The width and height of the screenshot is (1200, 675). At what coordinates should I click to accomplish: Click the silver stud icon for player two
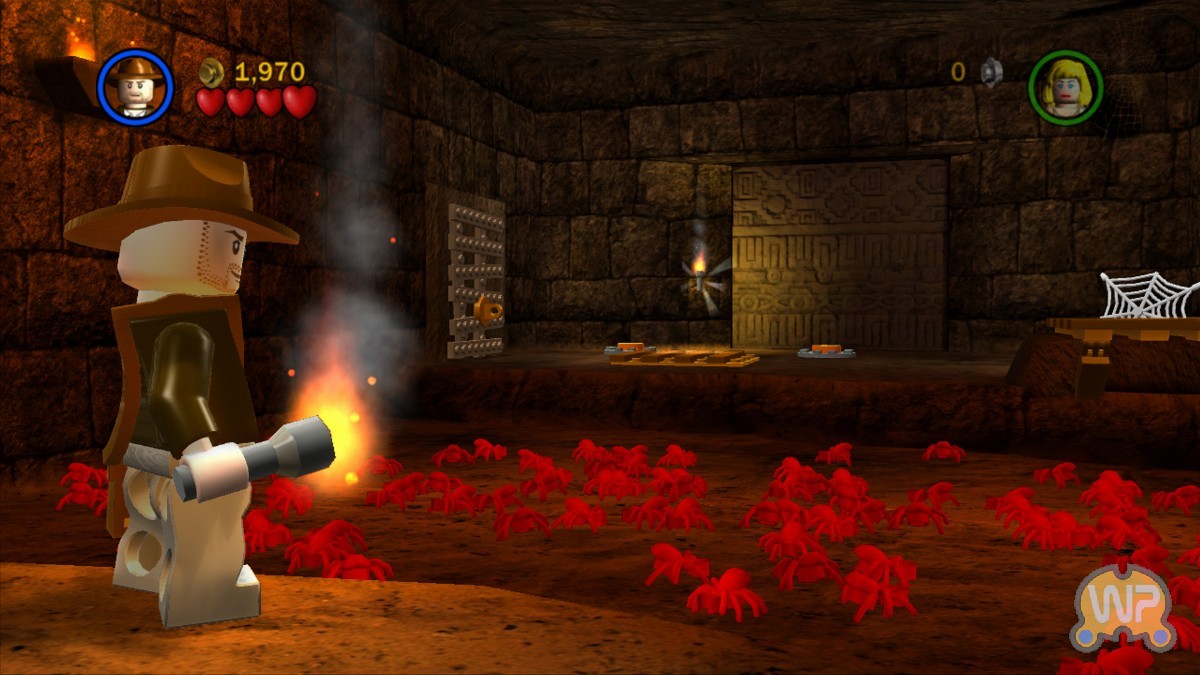click(990, 71)
